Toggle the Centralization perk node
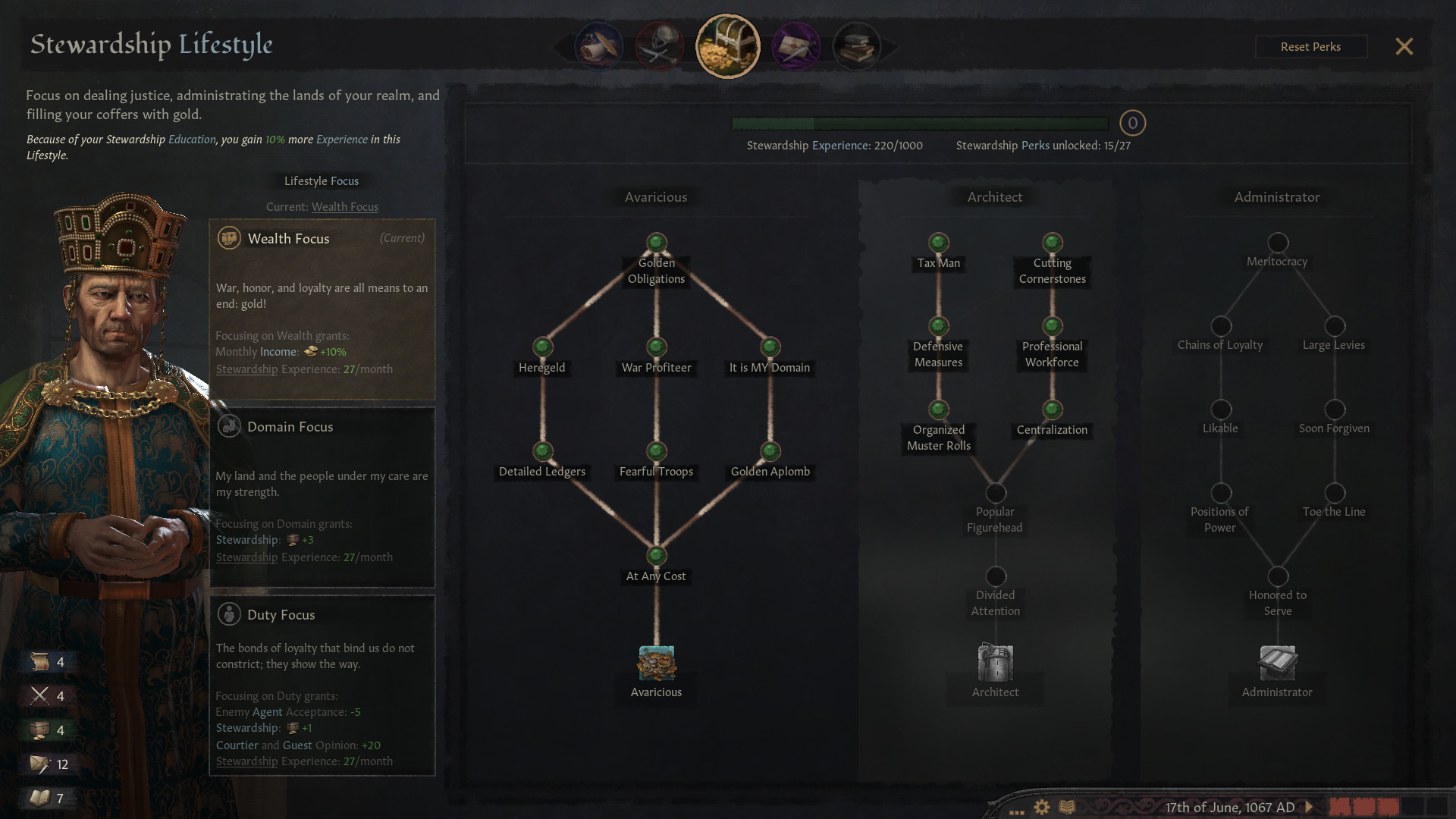 [1052, 410]
